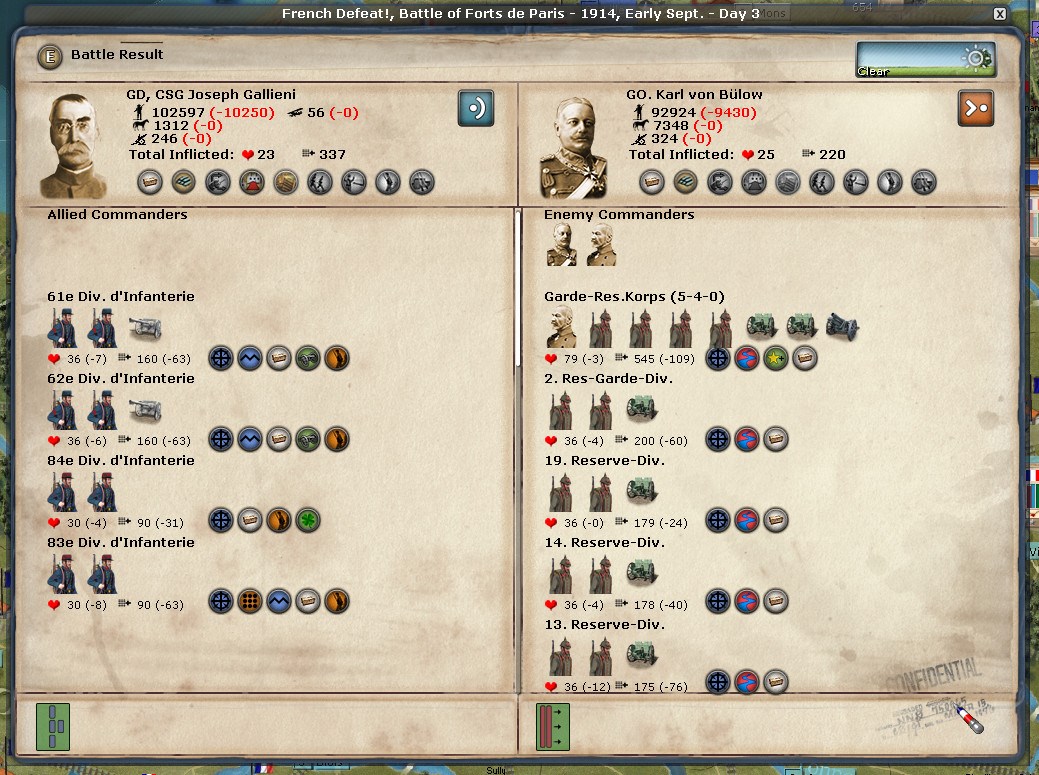Click the green clover icon for 84e Division
1039x775 pixels.
(307, 520)
